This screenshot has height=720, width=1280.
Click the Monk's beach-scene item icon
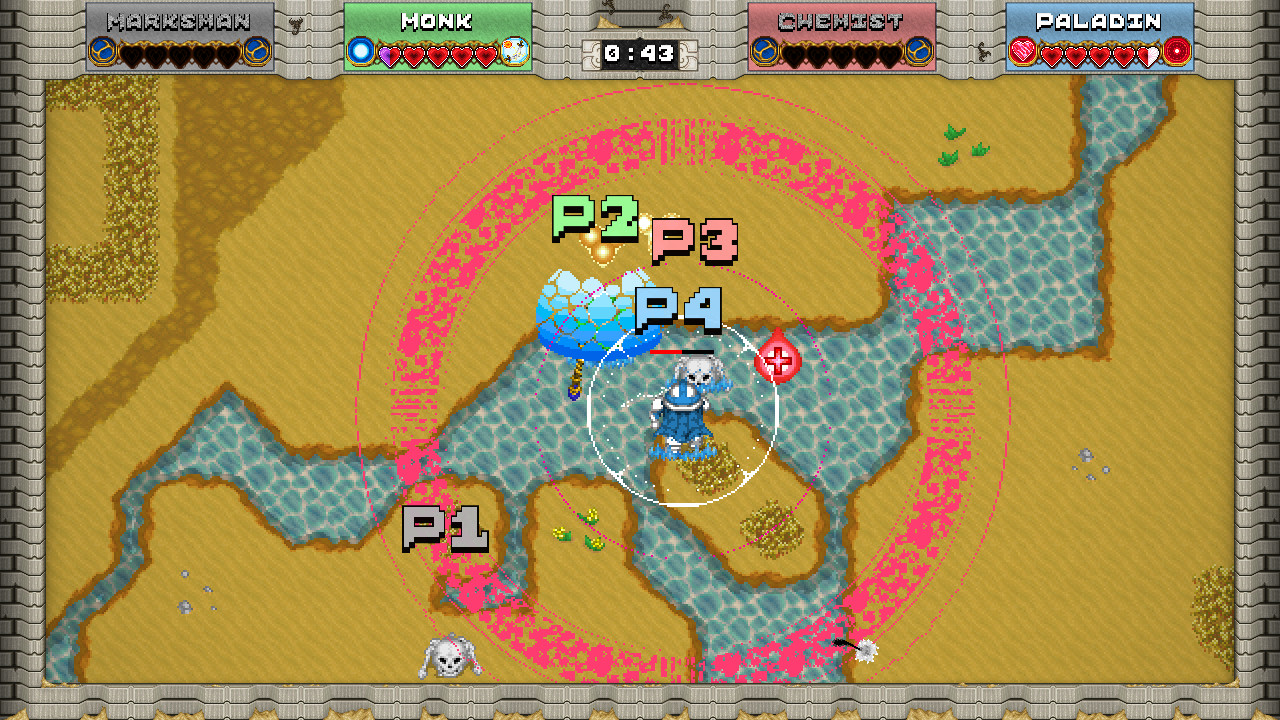(514, 51)
